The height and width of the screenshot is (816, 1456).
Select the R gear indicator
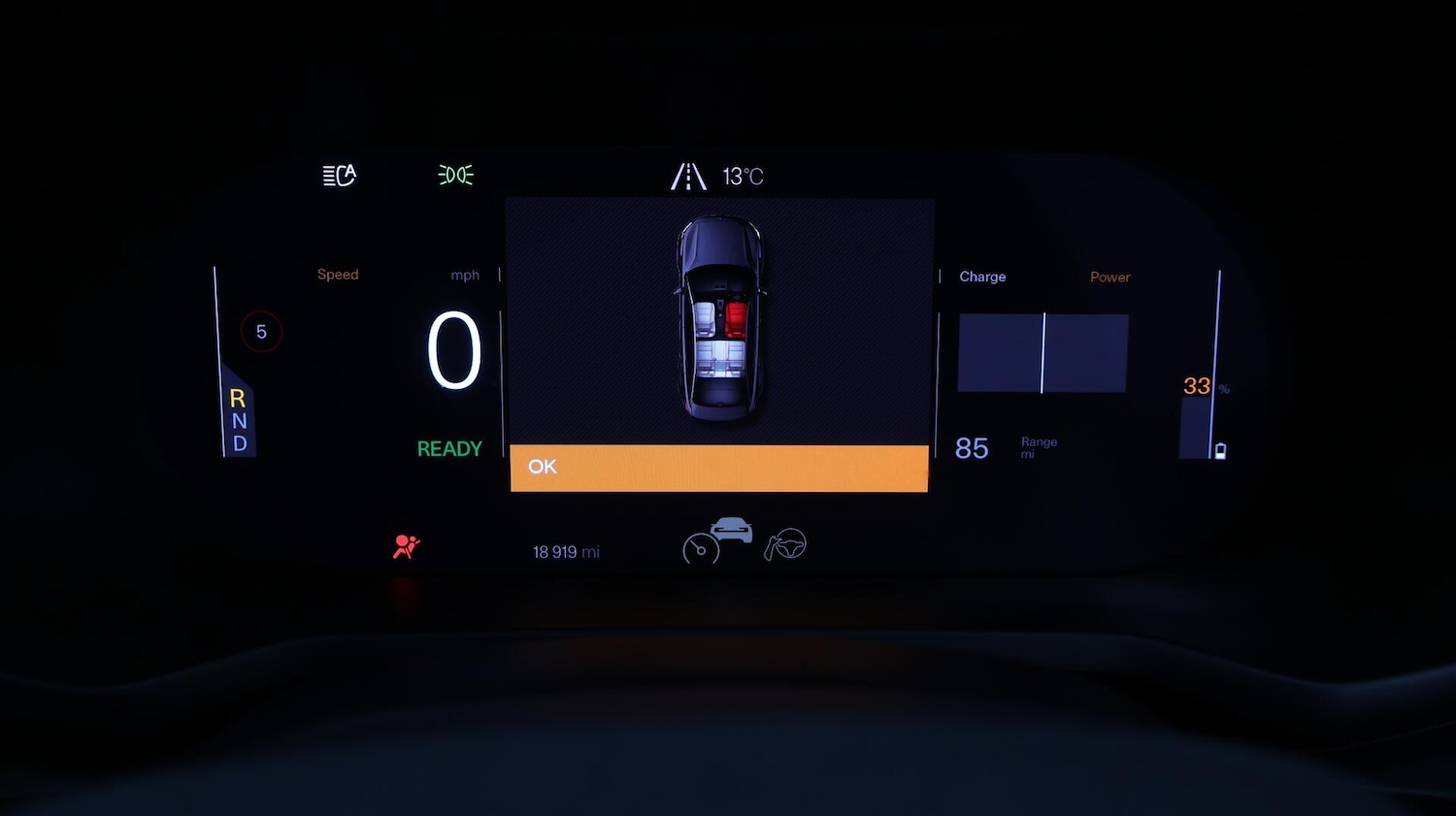(x=238, y=398)
